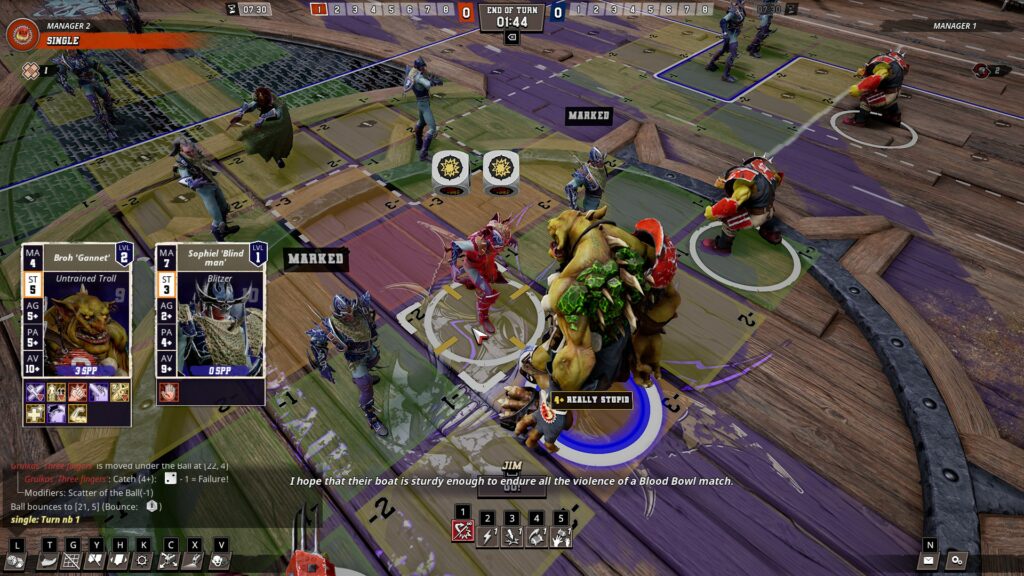Open the gear settings button
Viewport: 1024px width, 576px height.
(x=957, y=561)
